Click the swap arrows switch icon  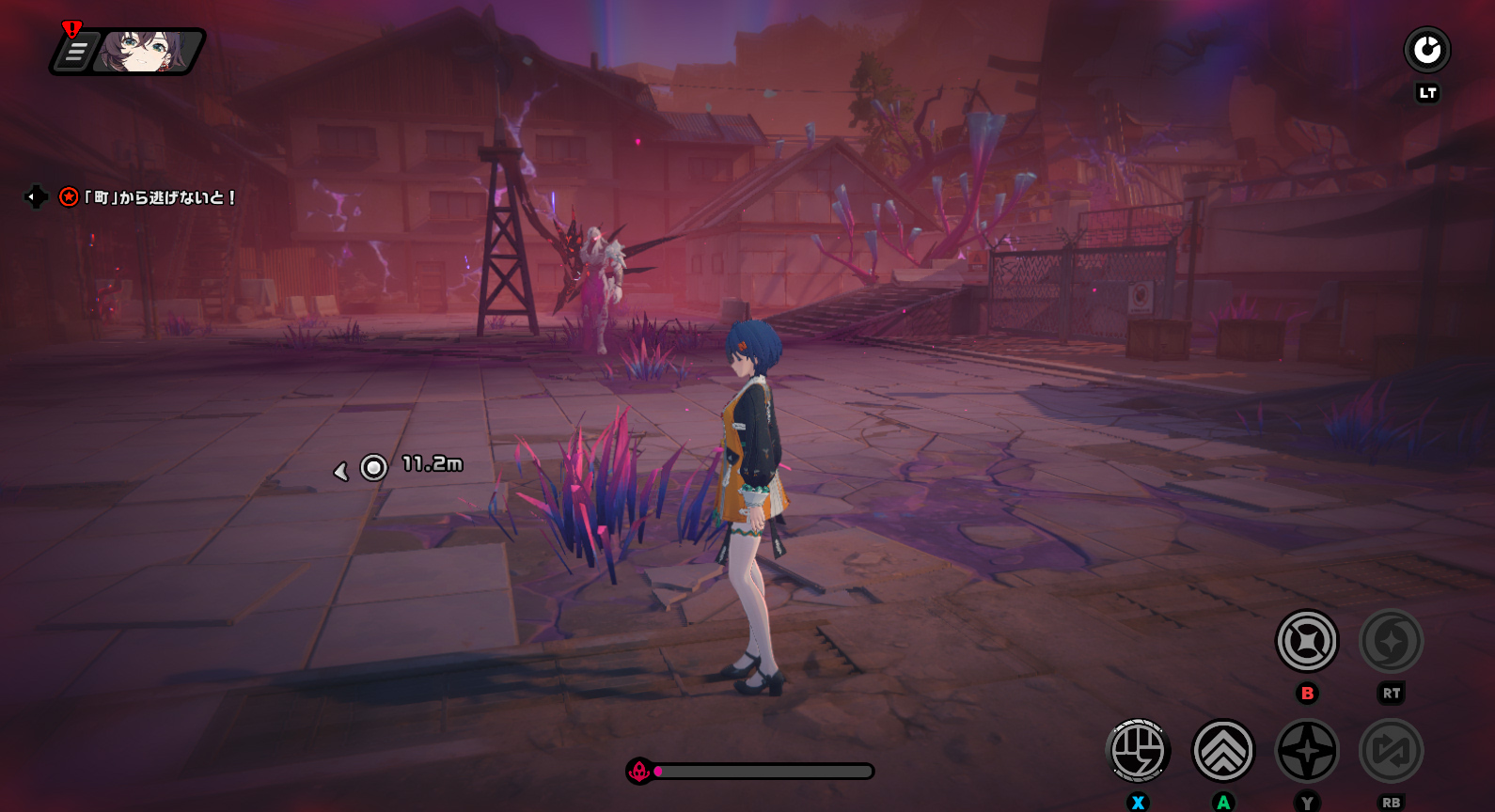point(1391,751)
